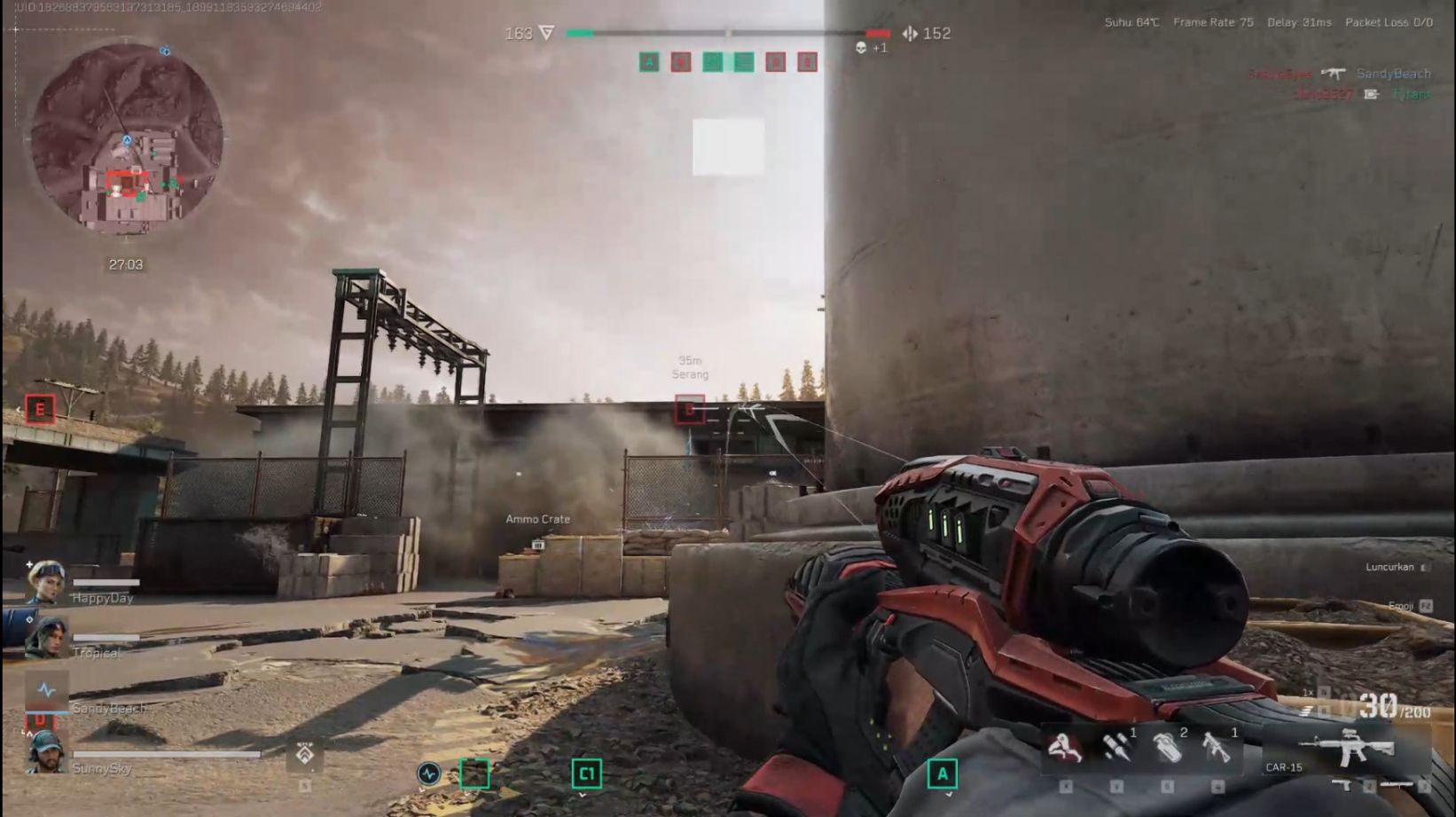
Task: Select the grenade item with count 2
Action: pyautogui.click(x=1167, y=748)
